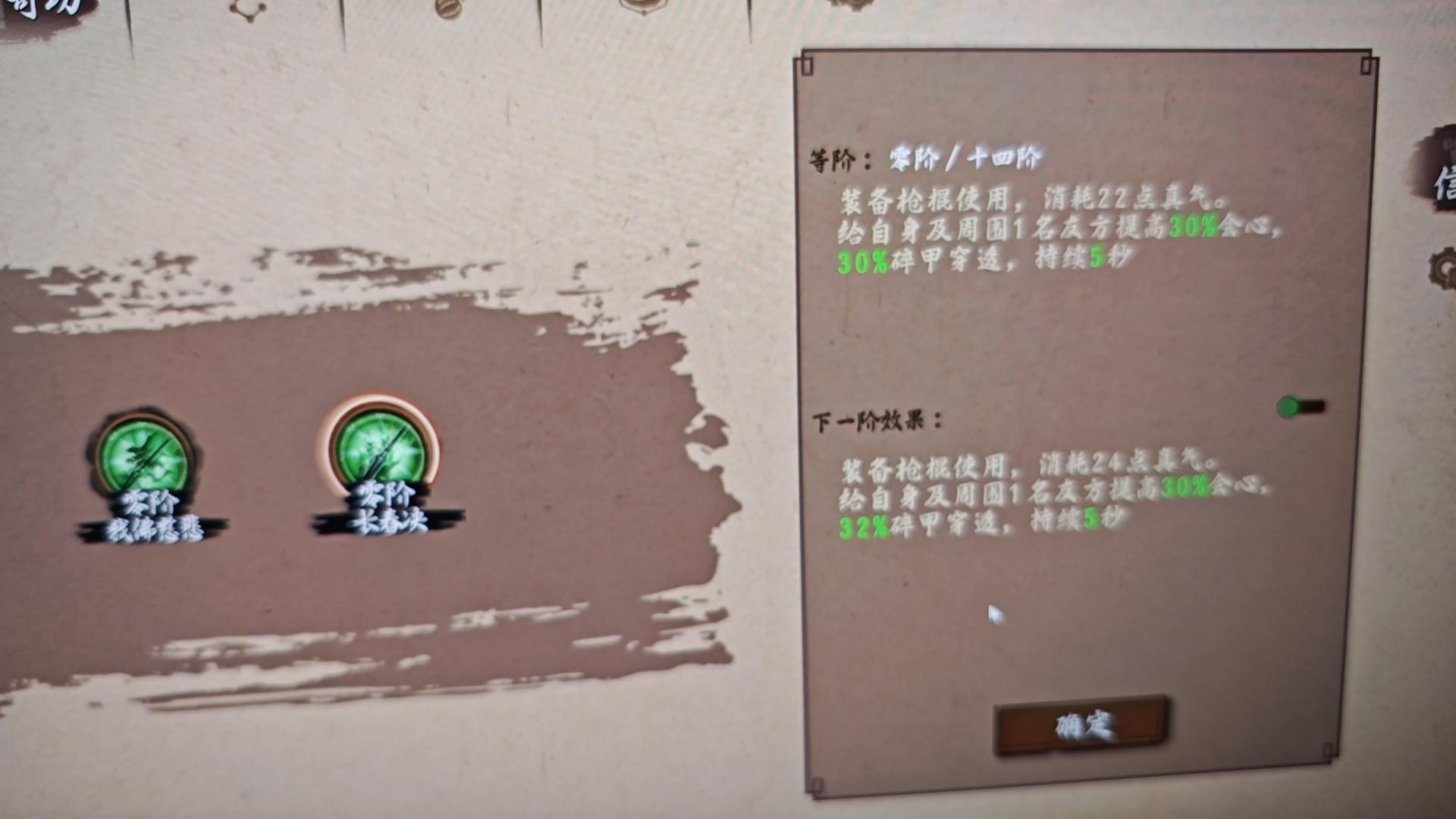Click the bean emblem icon in the top toolbar
This screenshot has height=819, width=1456.
point(449,11)
